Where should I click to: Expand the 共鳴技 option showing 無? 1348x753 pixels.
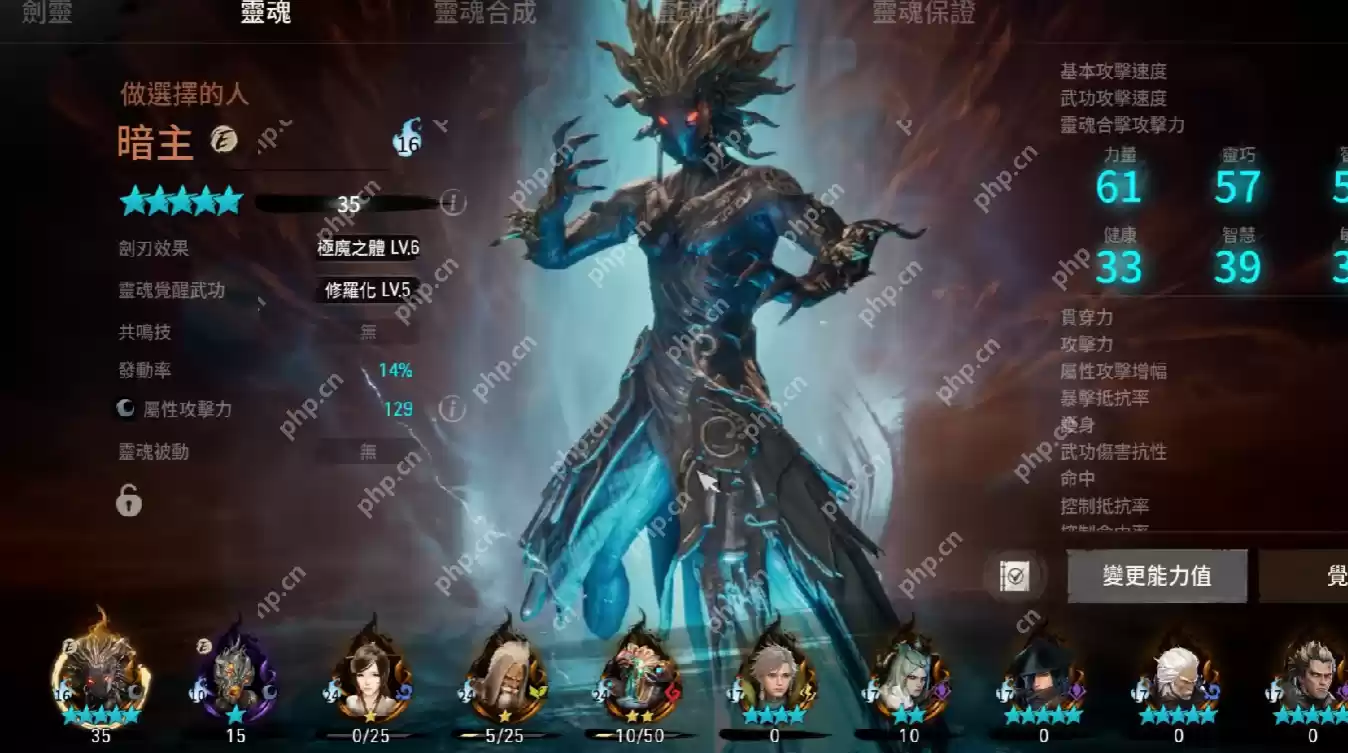(366, 331)
